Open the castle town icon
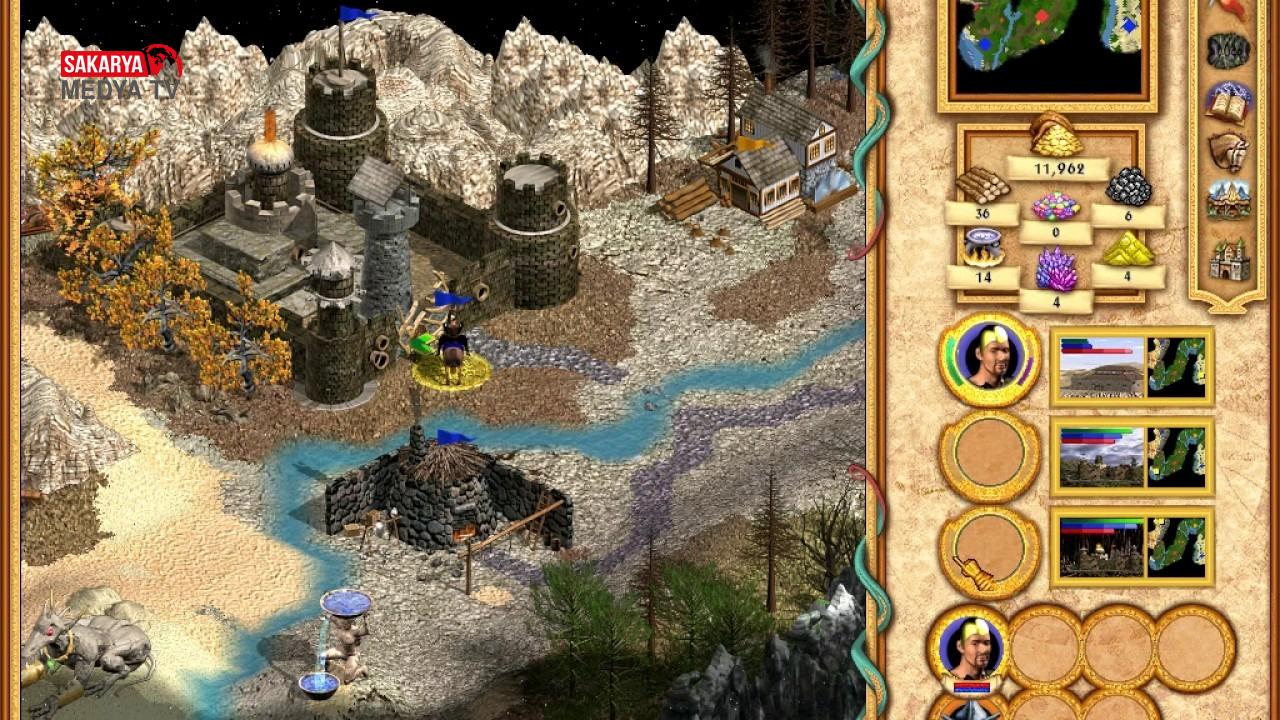The height and width of the screenshot is (720, 1280). pyautogui.click(x=1227, y=257)
